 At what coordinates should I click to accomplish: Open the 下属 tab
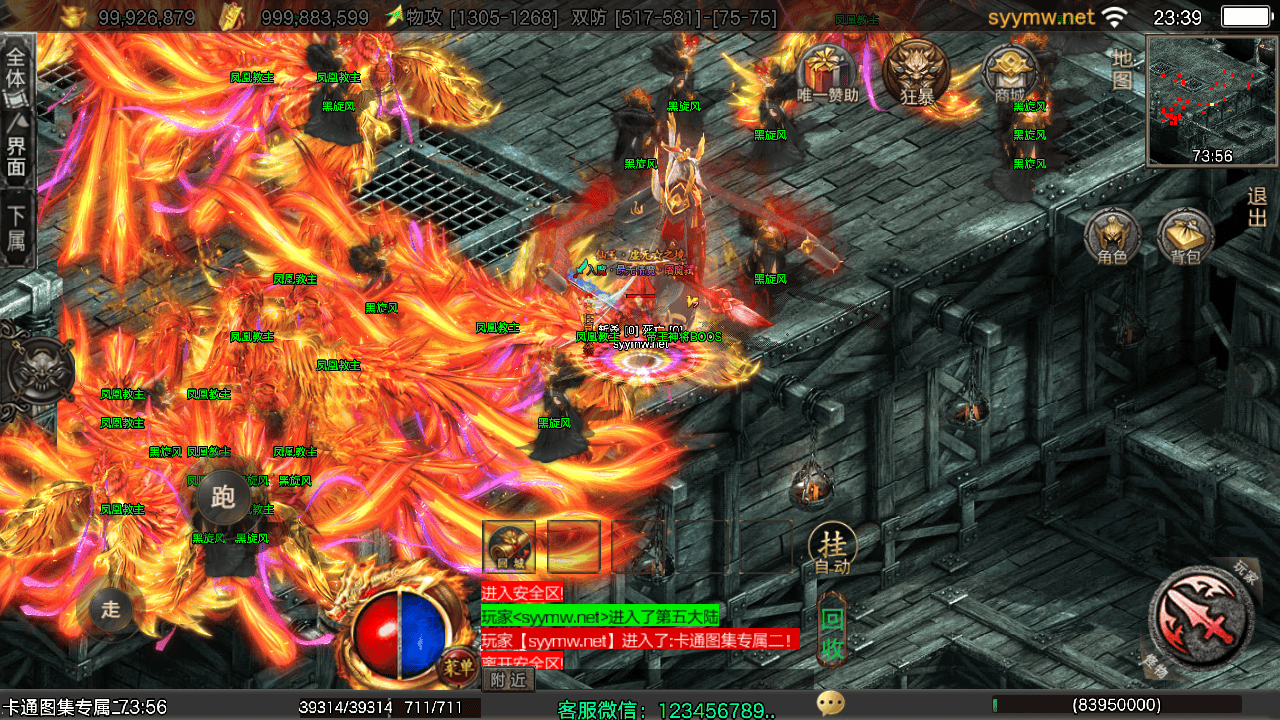tap(18, 228)
